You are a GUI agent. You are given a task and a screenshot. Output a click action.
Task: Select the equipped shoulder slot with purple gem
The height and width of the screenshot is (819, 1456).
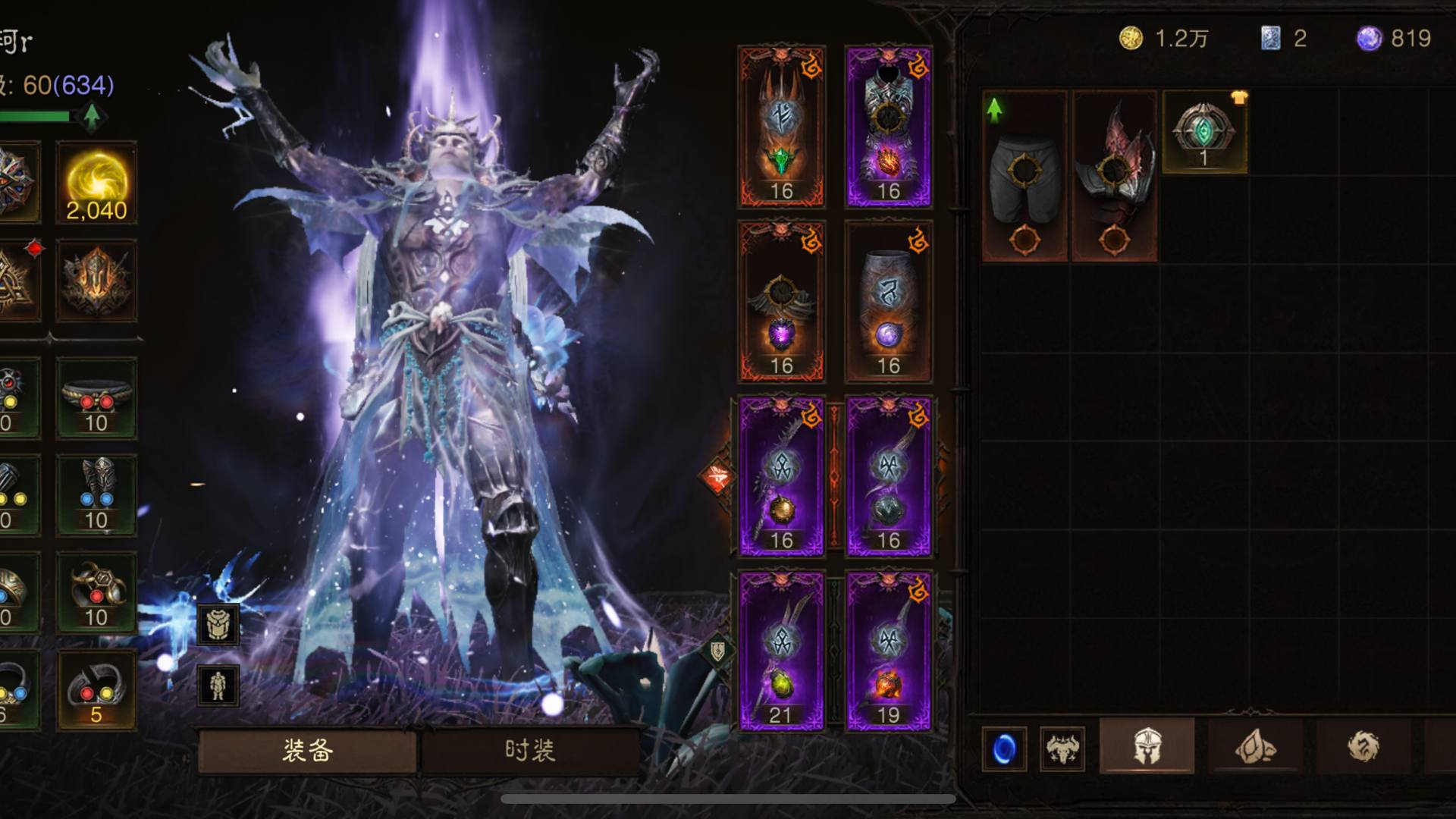782,302
